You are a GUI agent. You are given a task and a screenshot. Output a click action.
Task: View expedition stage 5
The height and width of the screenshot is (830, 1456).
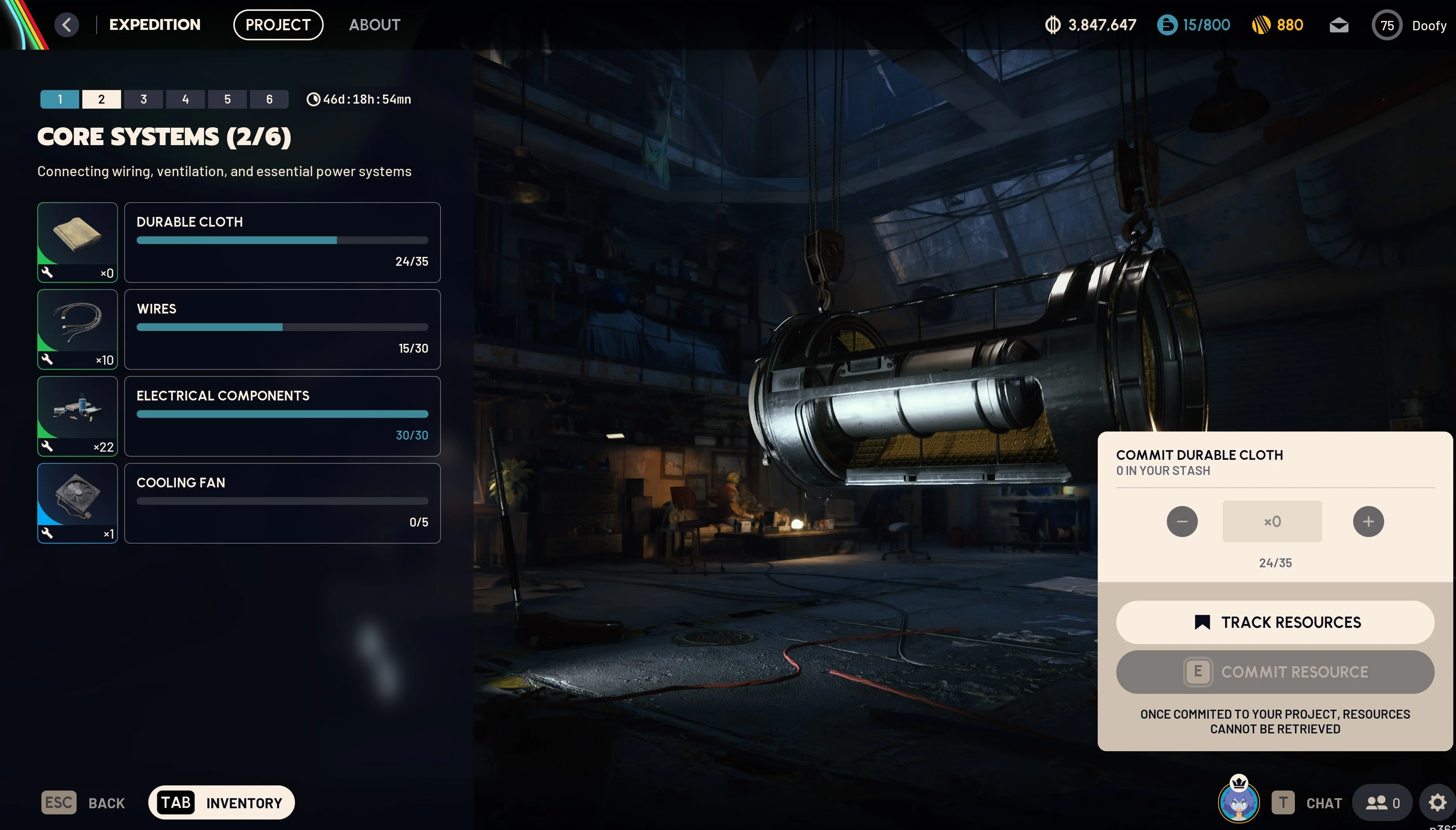(227, 99)
